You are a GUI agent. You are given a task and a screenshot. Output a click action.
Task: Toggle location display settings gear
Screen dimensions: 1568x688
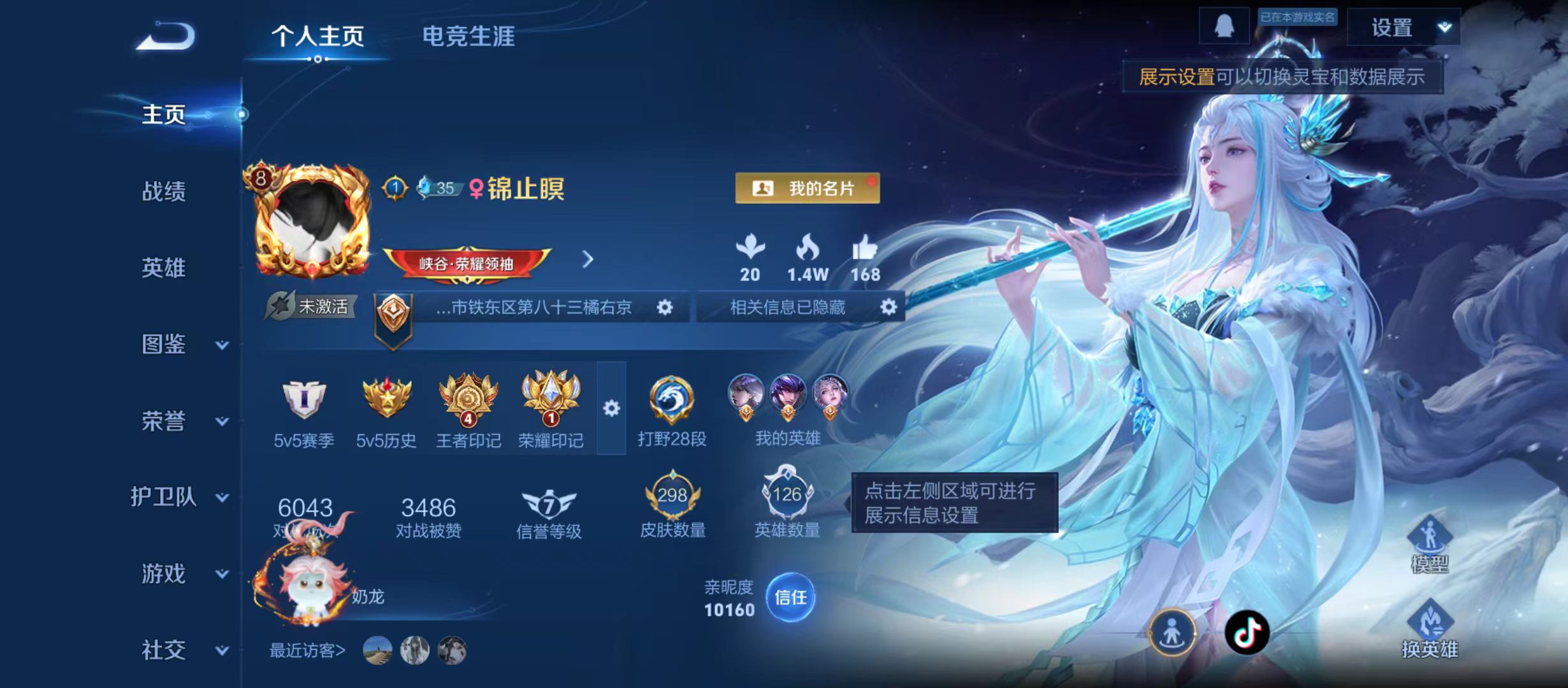(666, 308)
